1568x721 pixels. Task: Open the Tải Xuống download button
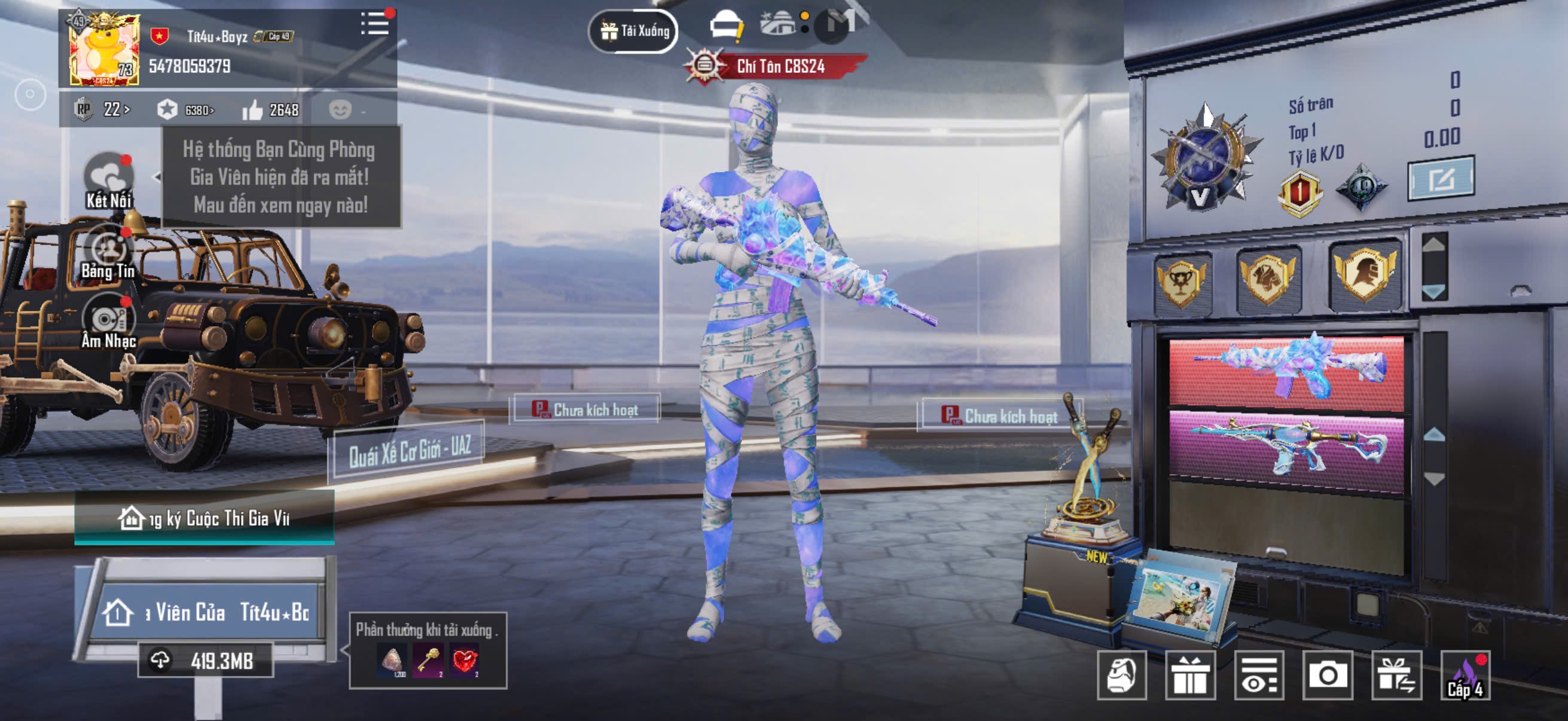click(633, 30)
